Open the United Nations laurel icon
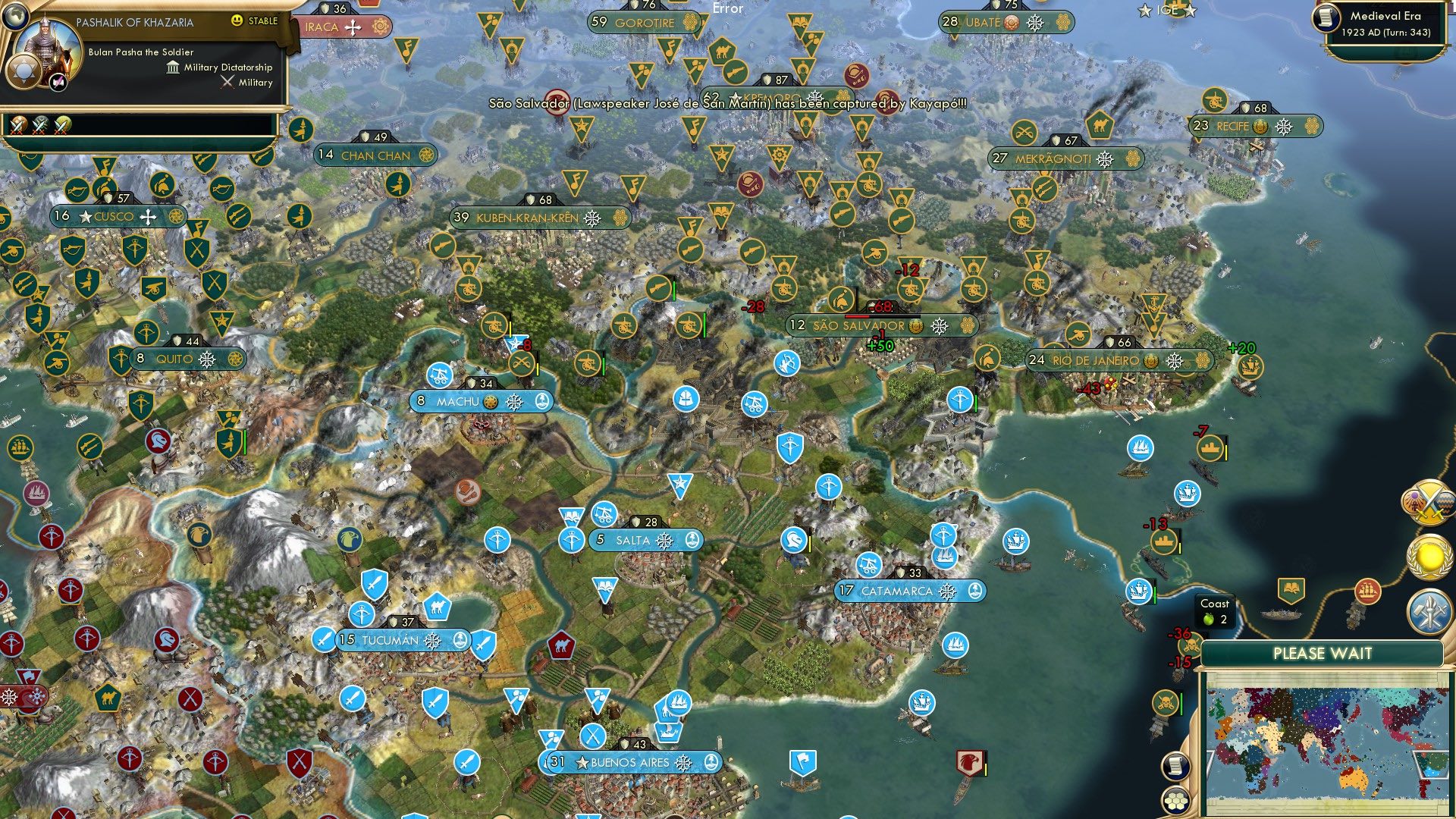Image resolution: width=1456 pixels, height=819 pixels. (x=1429, y=556)
